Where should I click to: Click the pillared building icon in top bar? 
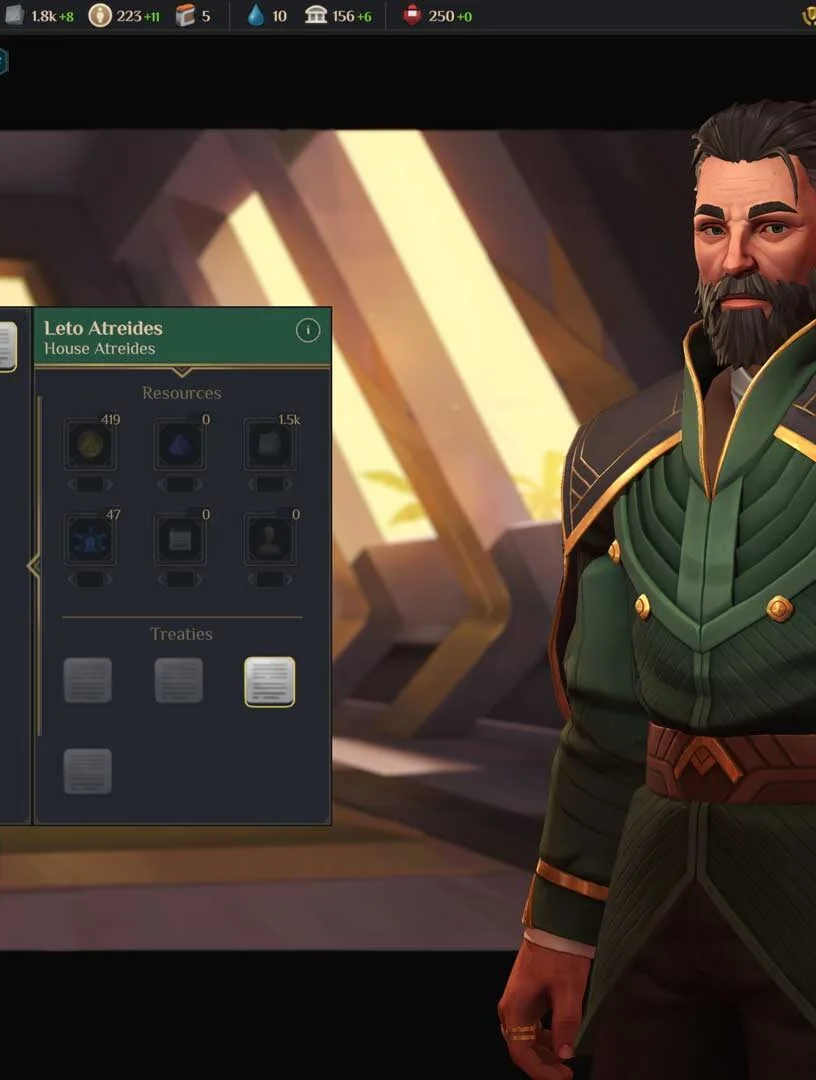pos(316,16)
